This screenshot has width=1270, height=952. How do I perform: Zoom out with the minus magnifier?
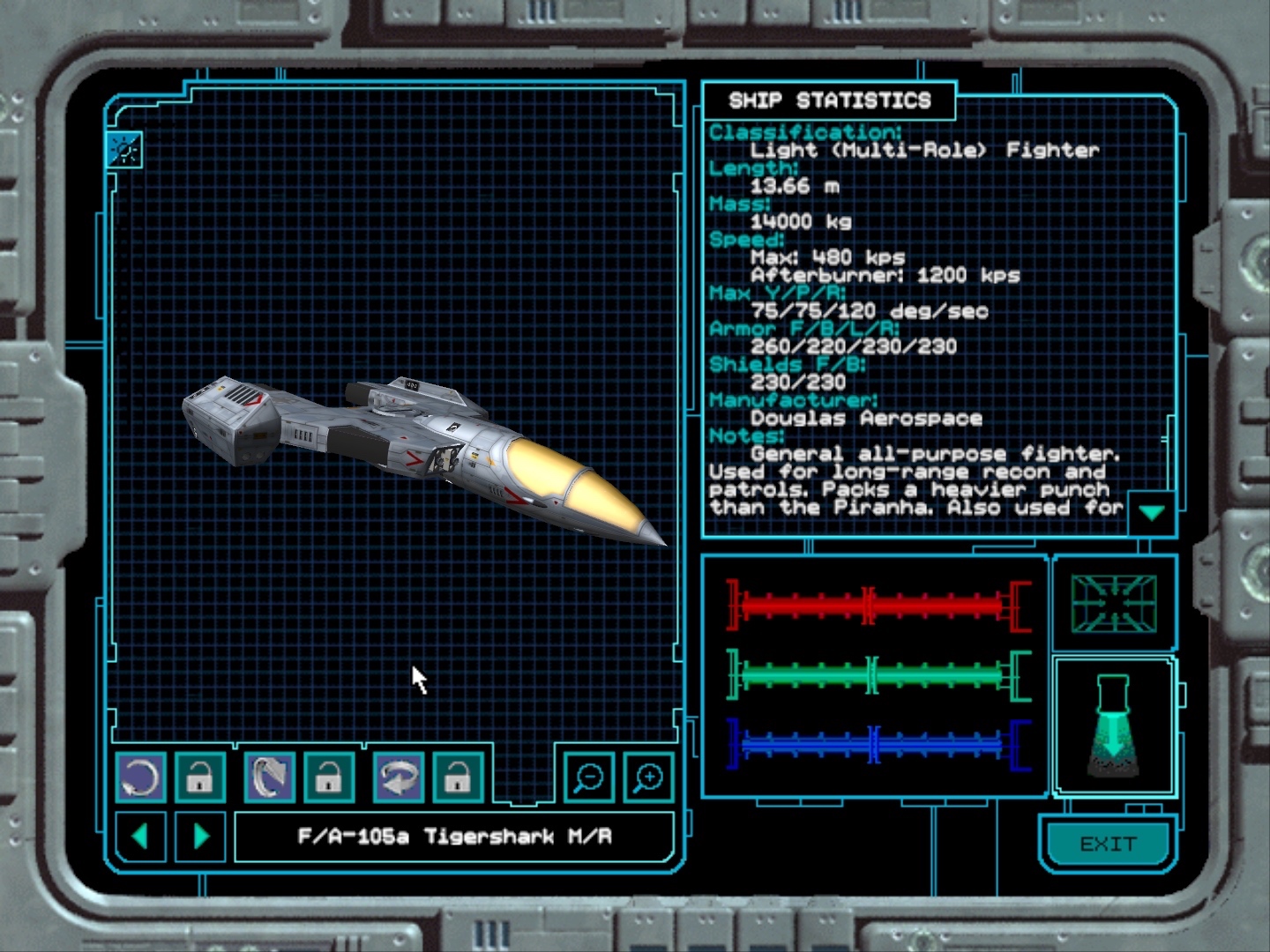click(x=588, y=777)
